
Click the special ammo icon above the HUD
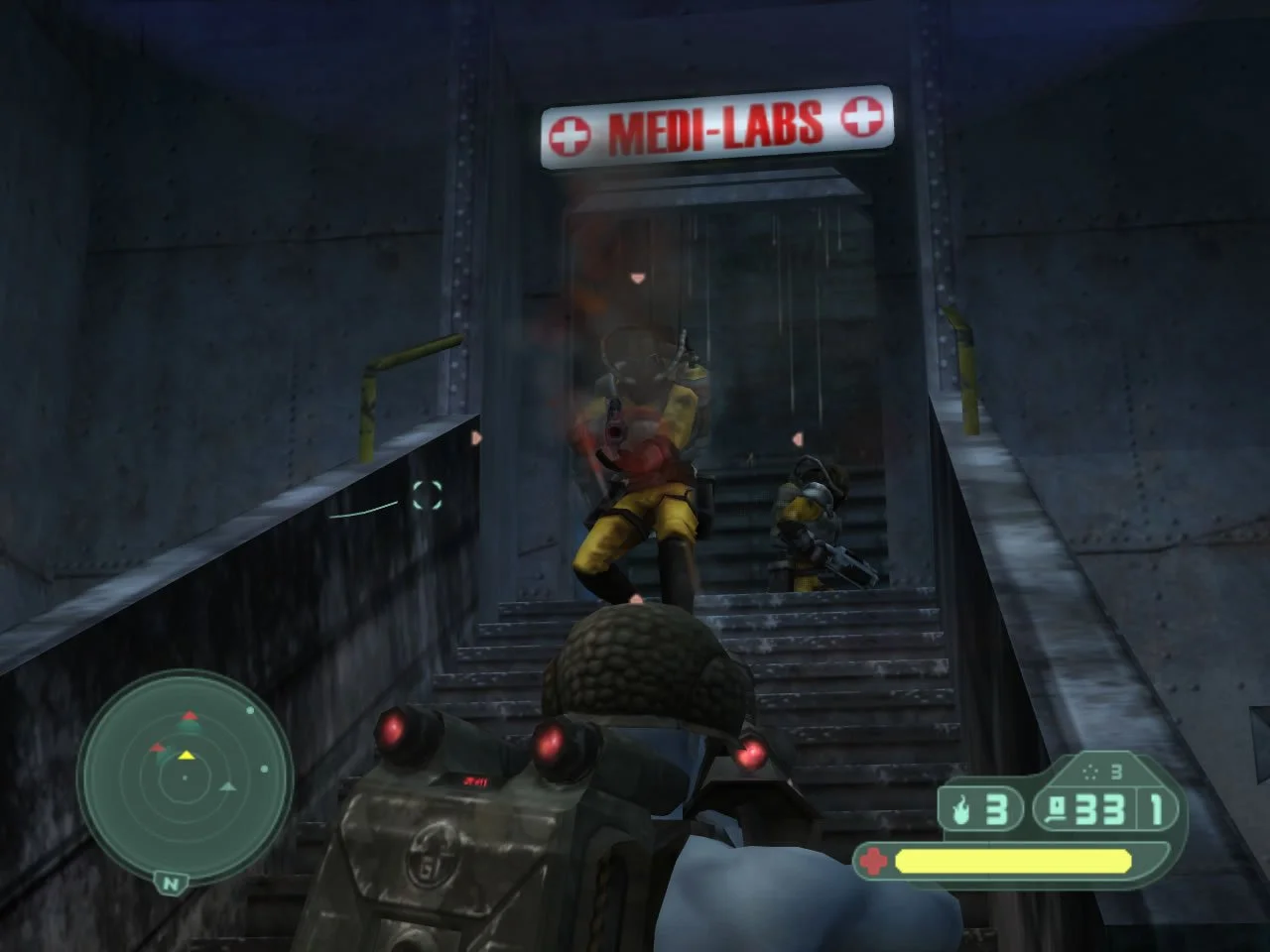tap(1089, 772)
